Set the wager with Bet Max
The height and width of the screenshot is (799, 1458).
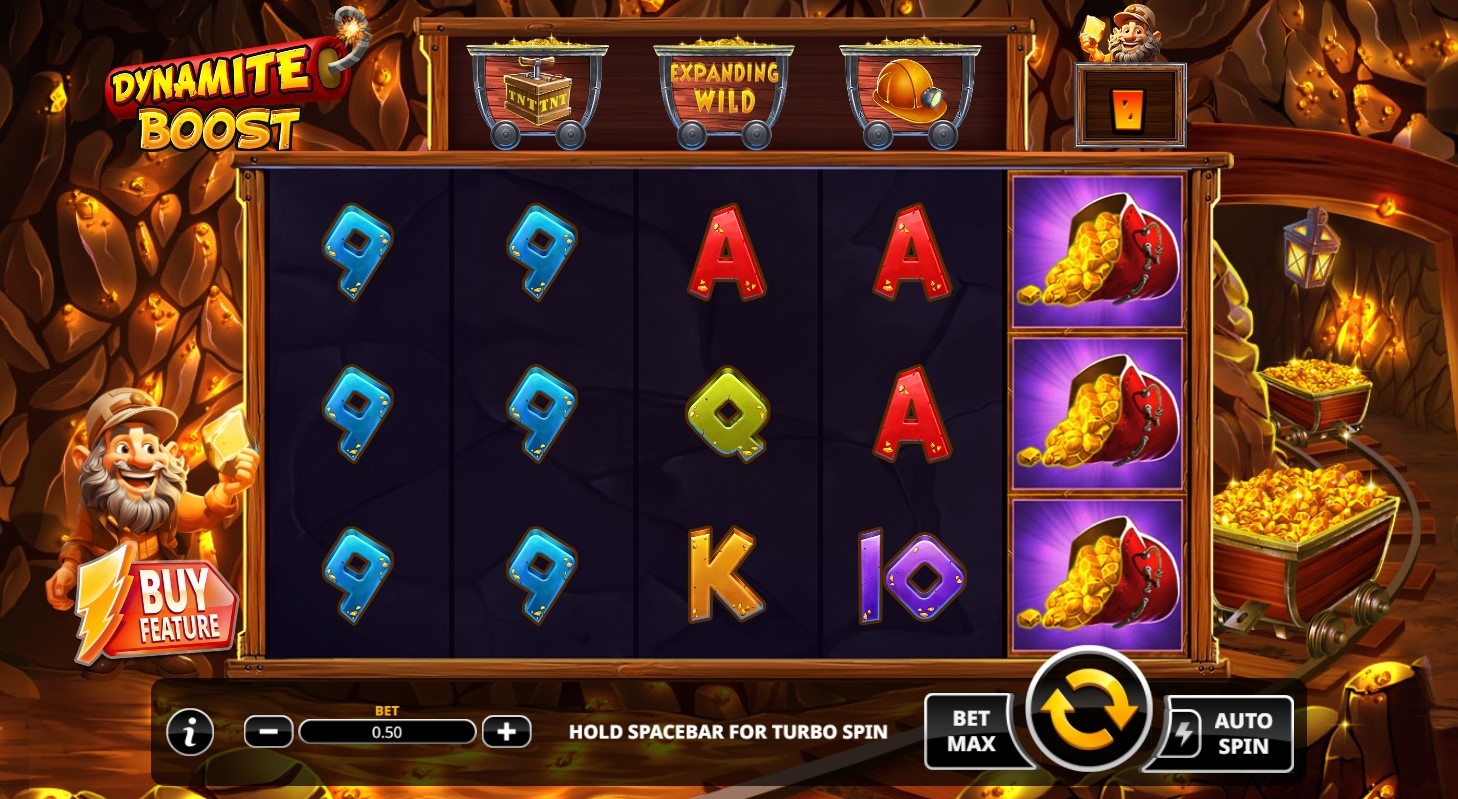[971, 731]
